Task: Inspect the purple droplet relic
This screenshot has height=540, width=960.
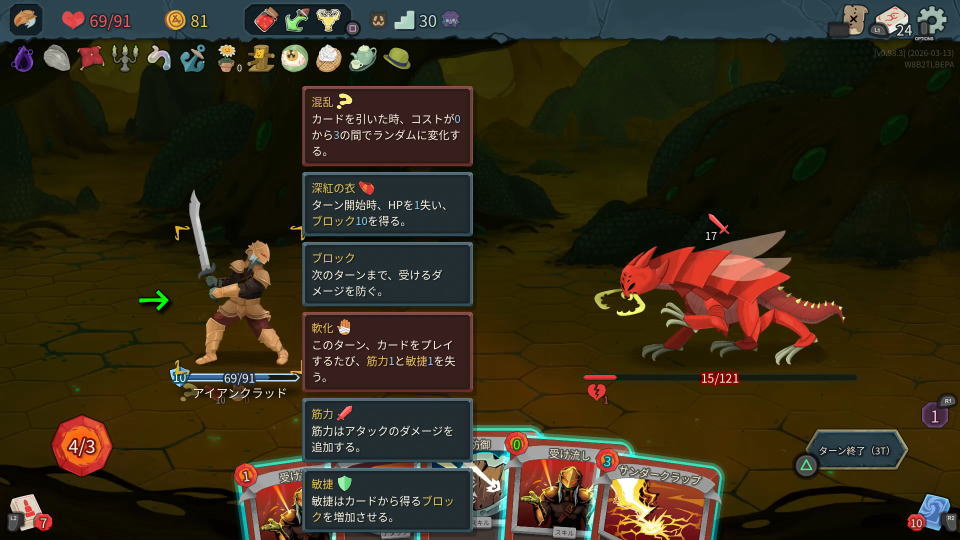Action: [x=23, y=58]
